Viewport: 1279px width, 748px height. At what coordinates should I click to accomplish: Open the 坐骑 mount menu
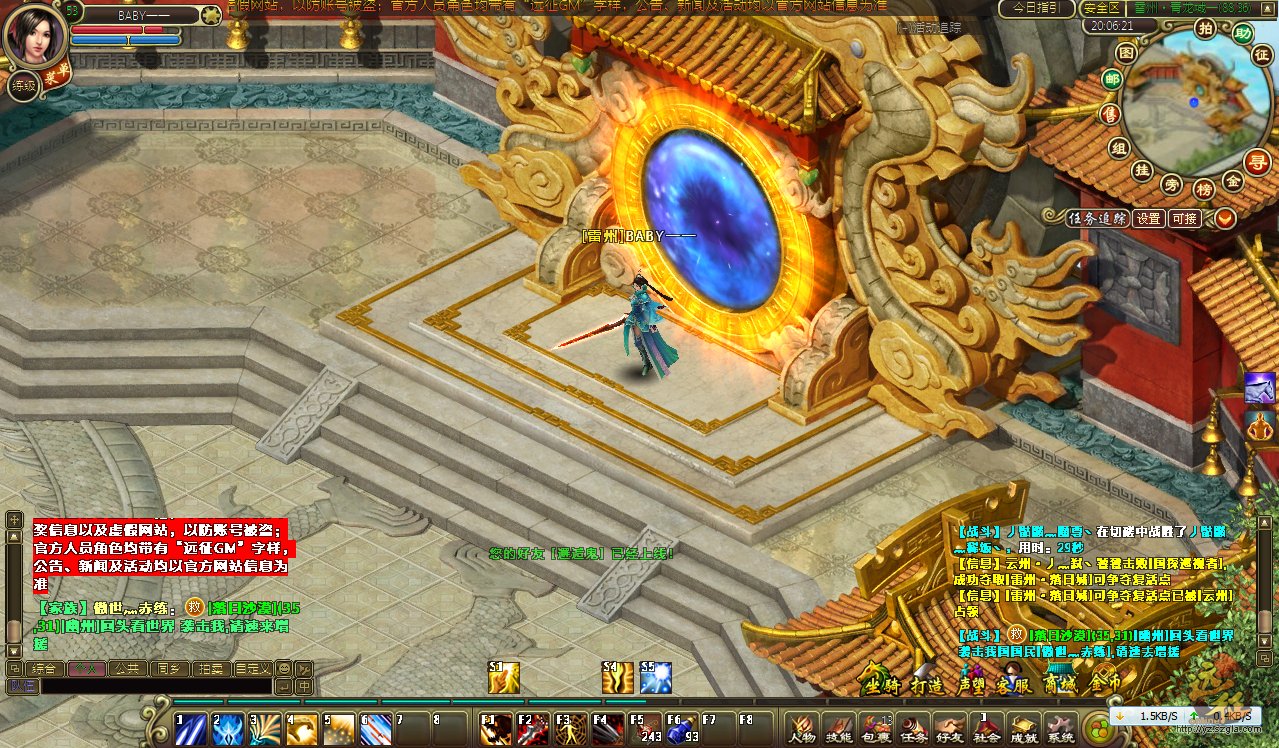(x=883, y=685)
